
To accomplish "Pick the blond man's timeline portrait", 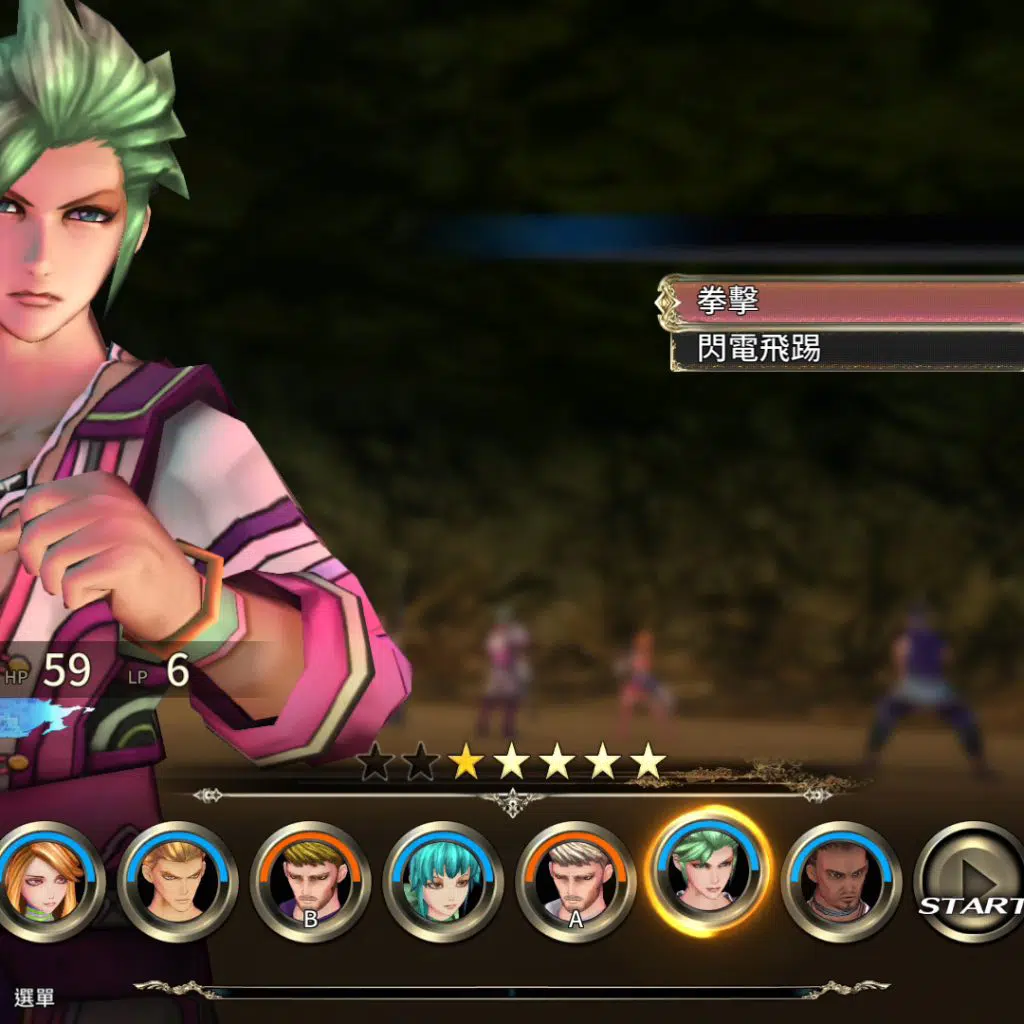I will pos(178,881).
